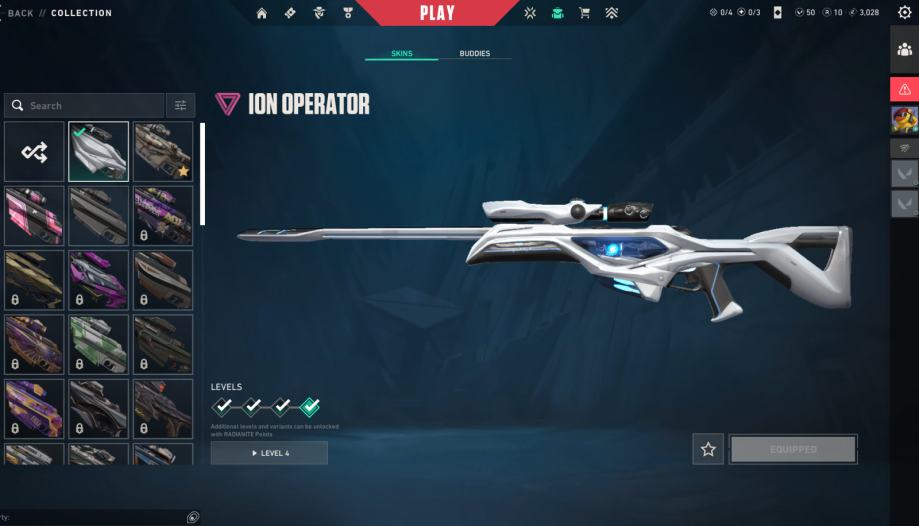Screen dimensions: 919x526
Task: Pick the starred favorite skin thumbnail
Action: pyautogui.click(x=162, y=151)
